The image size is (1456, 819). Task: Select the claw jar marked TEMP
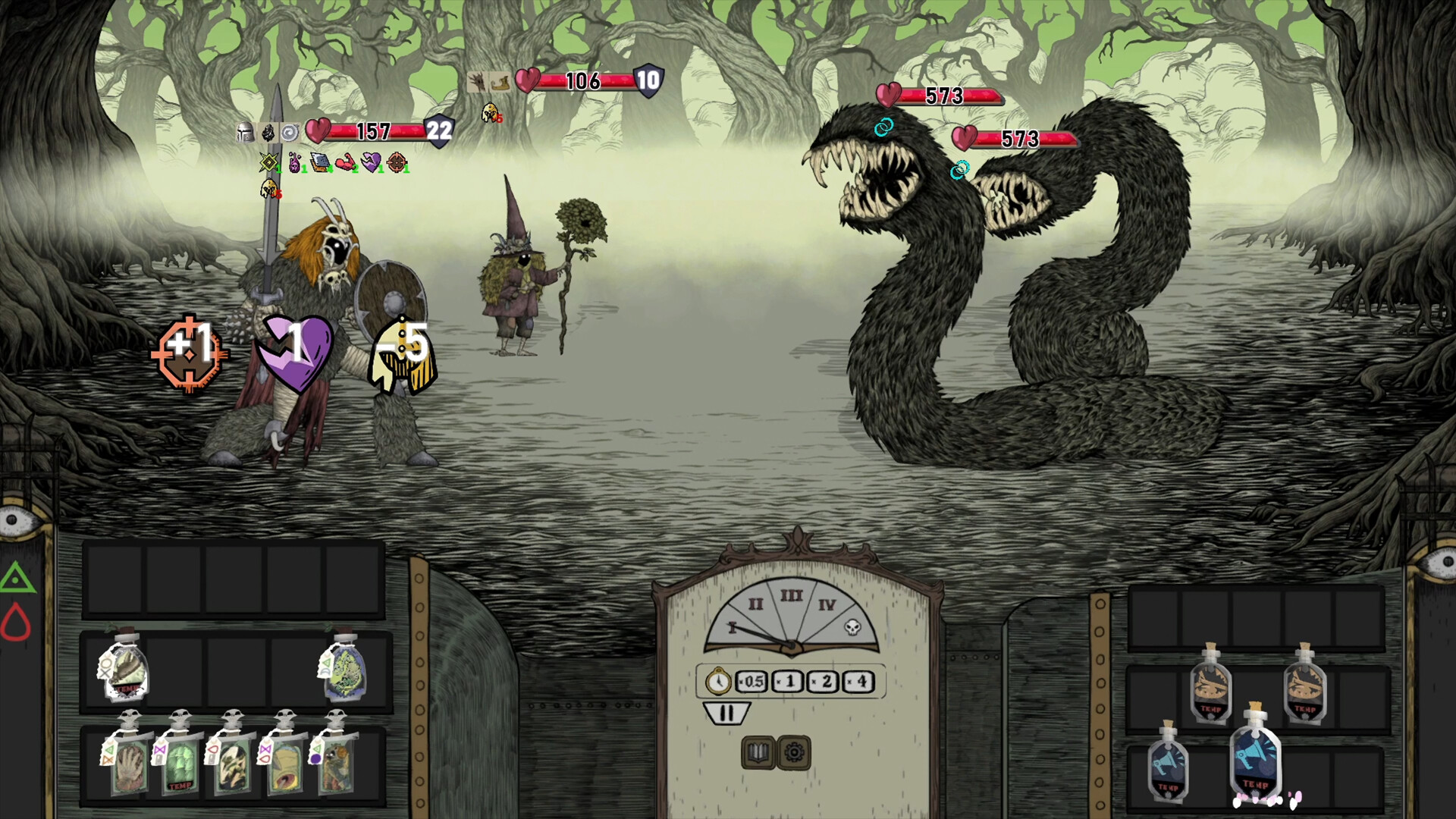pyautogui.click(x=124, y=670)
